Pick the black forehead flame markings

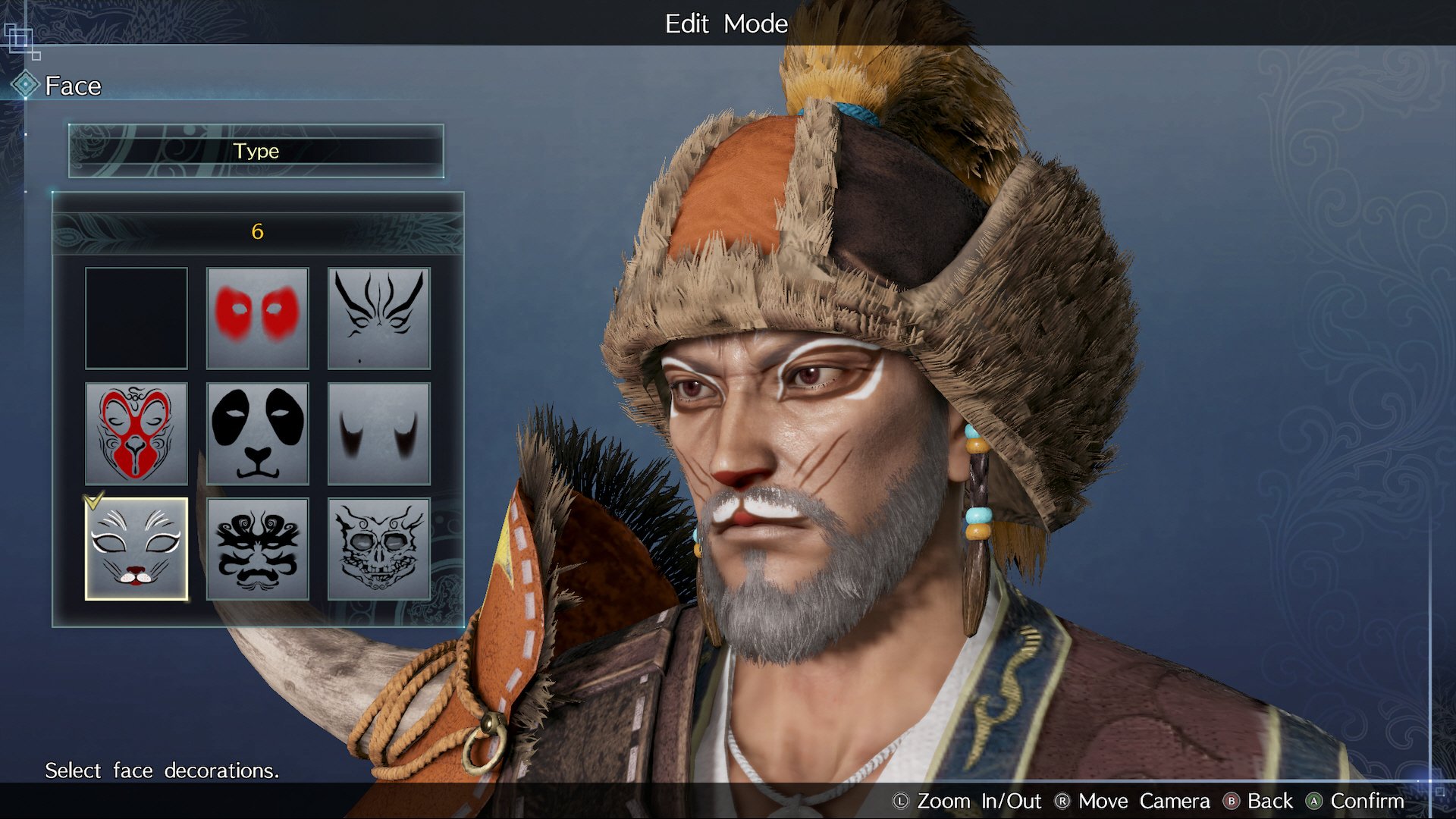point(379,318)
